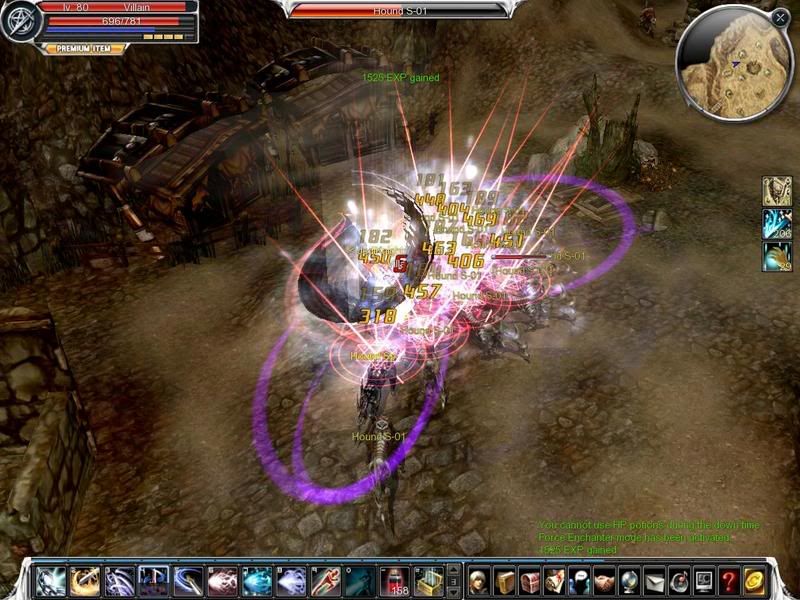The height and width of the screenshot is (600, 800).
Task: Open the red treasure chest icon
Action: (530, 580)
